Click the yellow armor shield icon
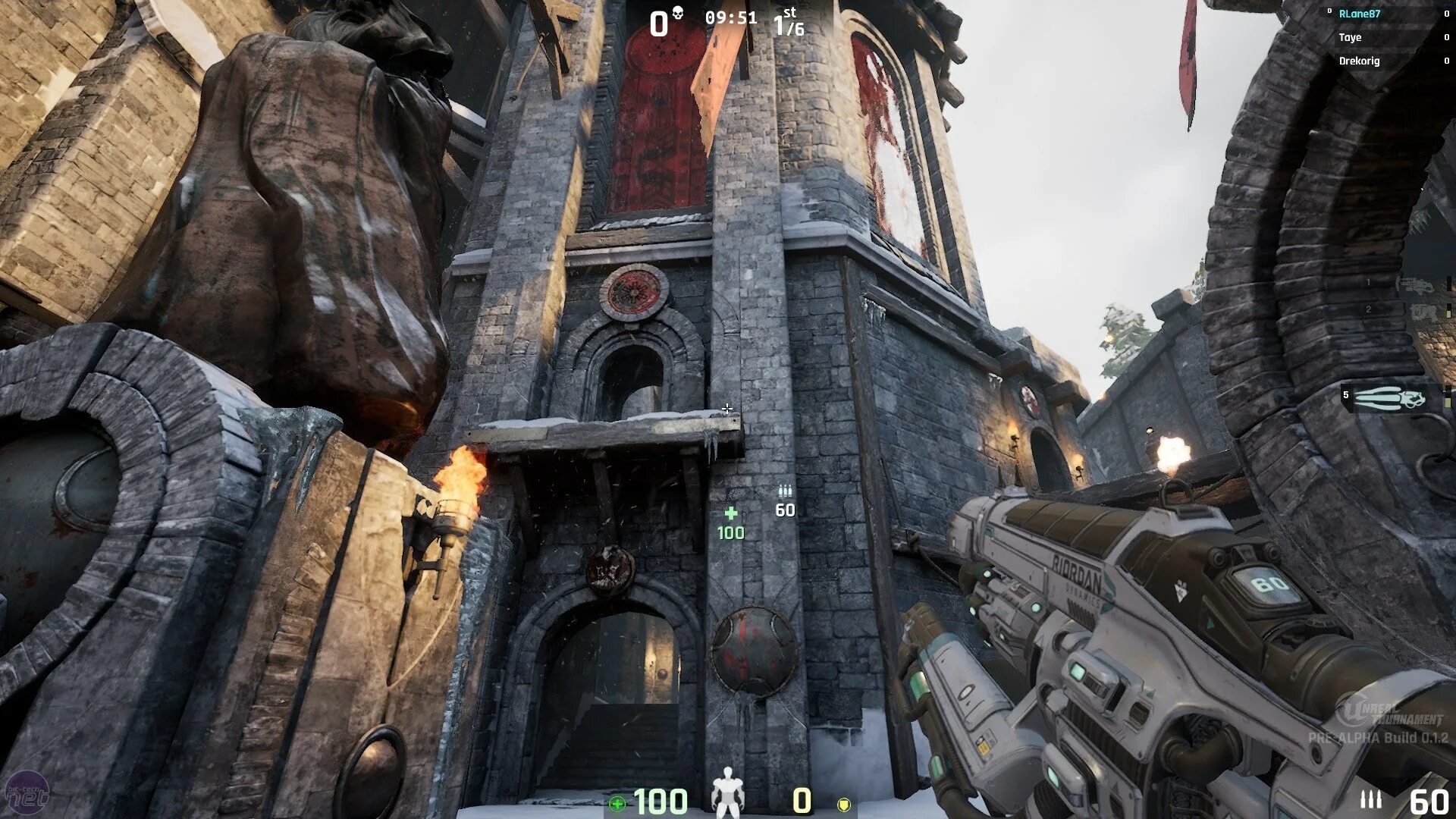 tap(843, 804)
